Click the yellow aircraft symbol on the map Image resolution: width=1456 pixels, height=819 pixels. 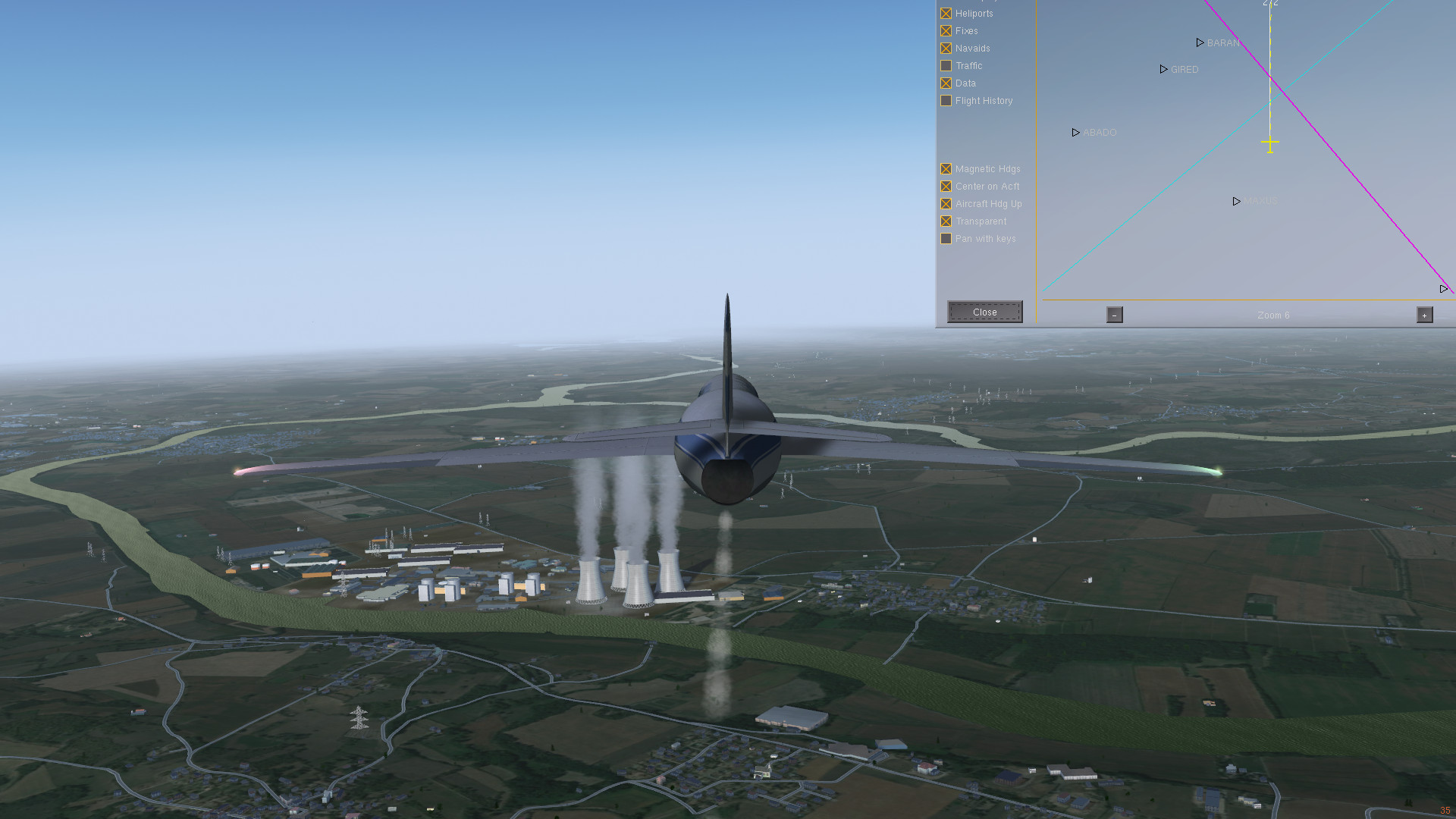click(x=1269, y=143)
